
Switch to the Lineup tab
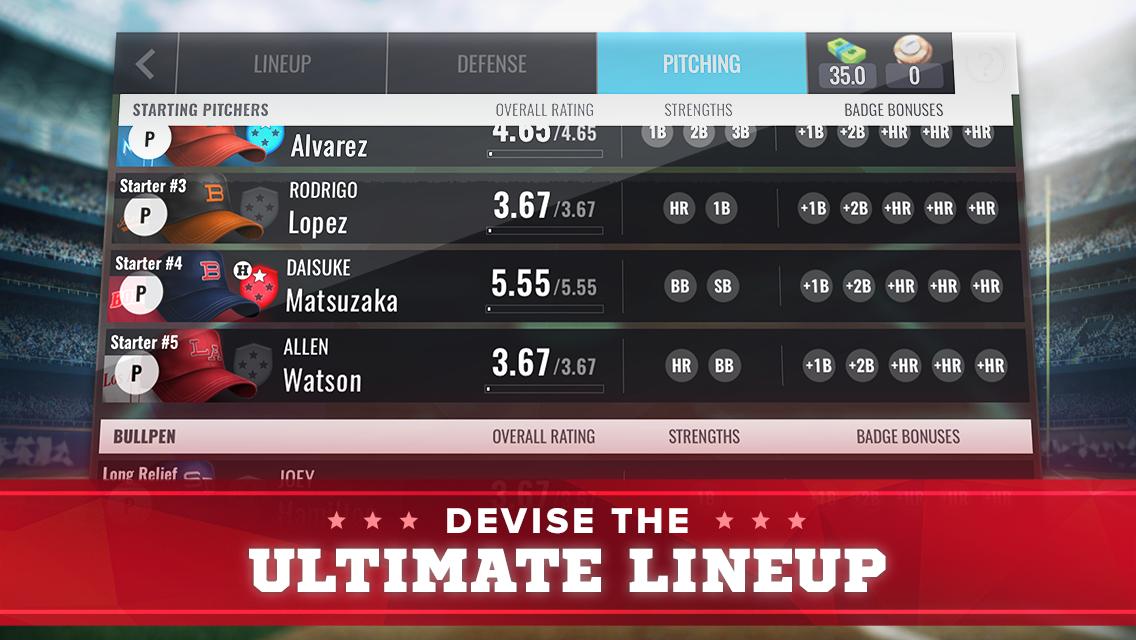point(282,64)
